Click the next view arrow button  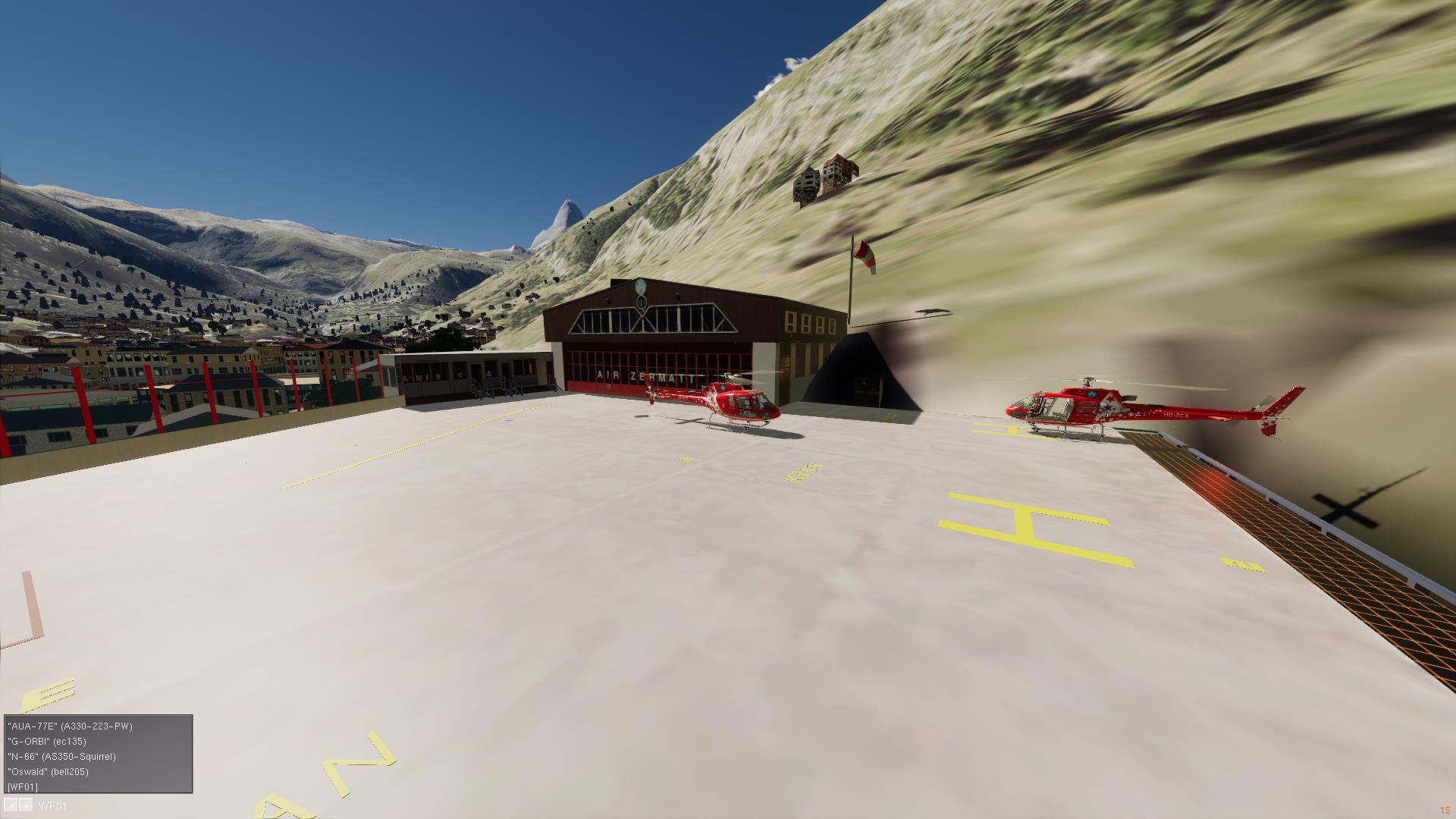[x=27, y=806]
